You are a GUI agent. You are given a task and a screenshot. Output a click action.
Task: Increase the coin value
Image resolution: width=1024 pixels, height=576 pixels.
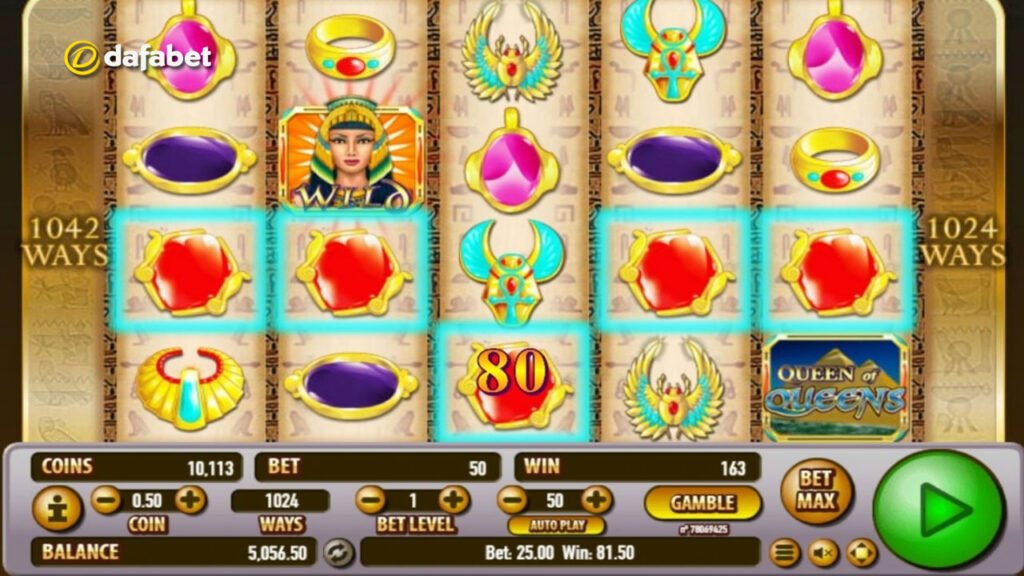point(191,500)
